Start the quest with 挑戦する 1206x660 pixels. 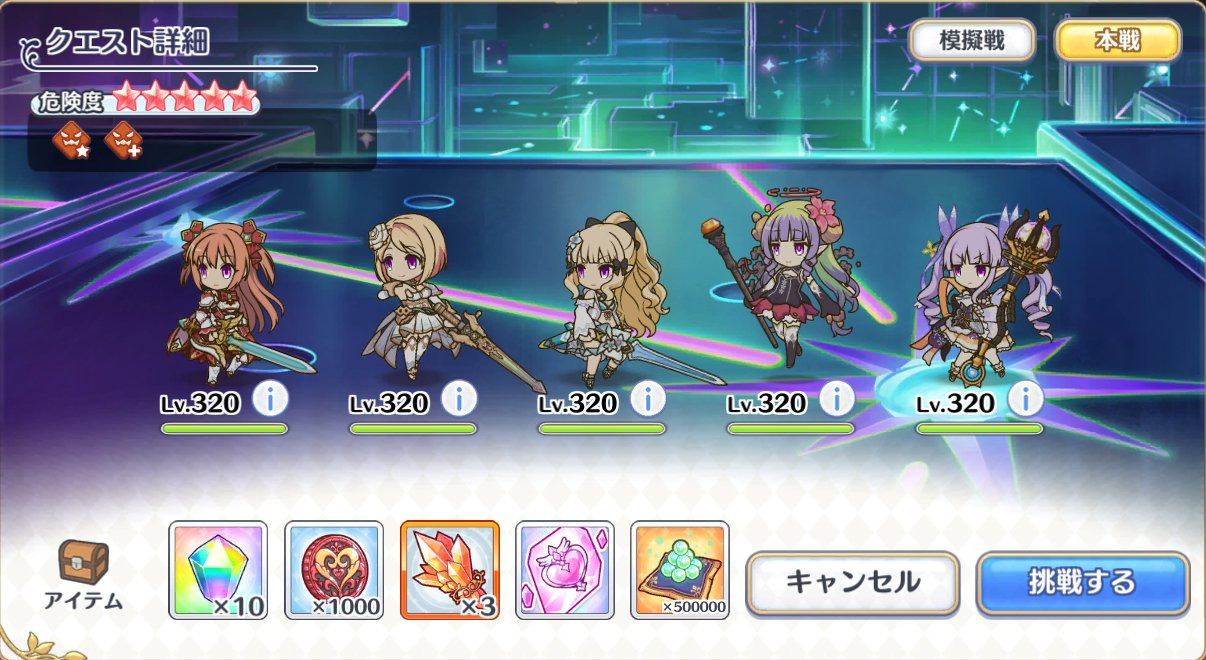[1083, 582]
